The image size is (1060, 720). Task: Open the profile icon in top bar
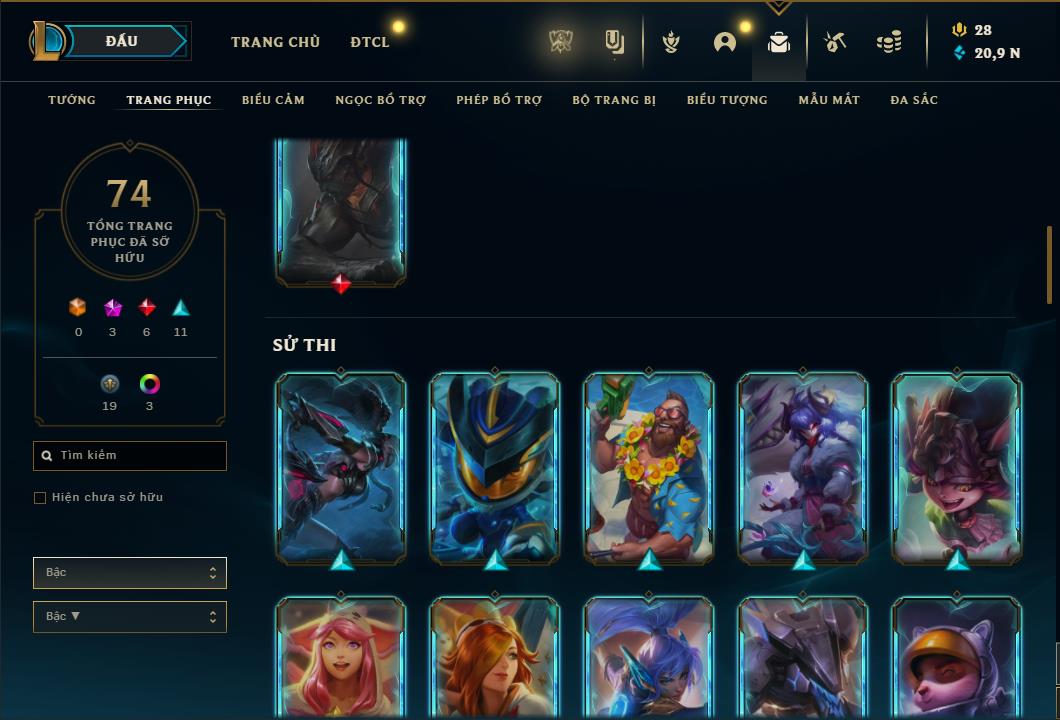[725, 42]
